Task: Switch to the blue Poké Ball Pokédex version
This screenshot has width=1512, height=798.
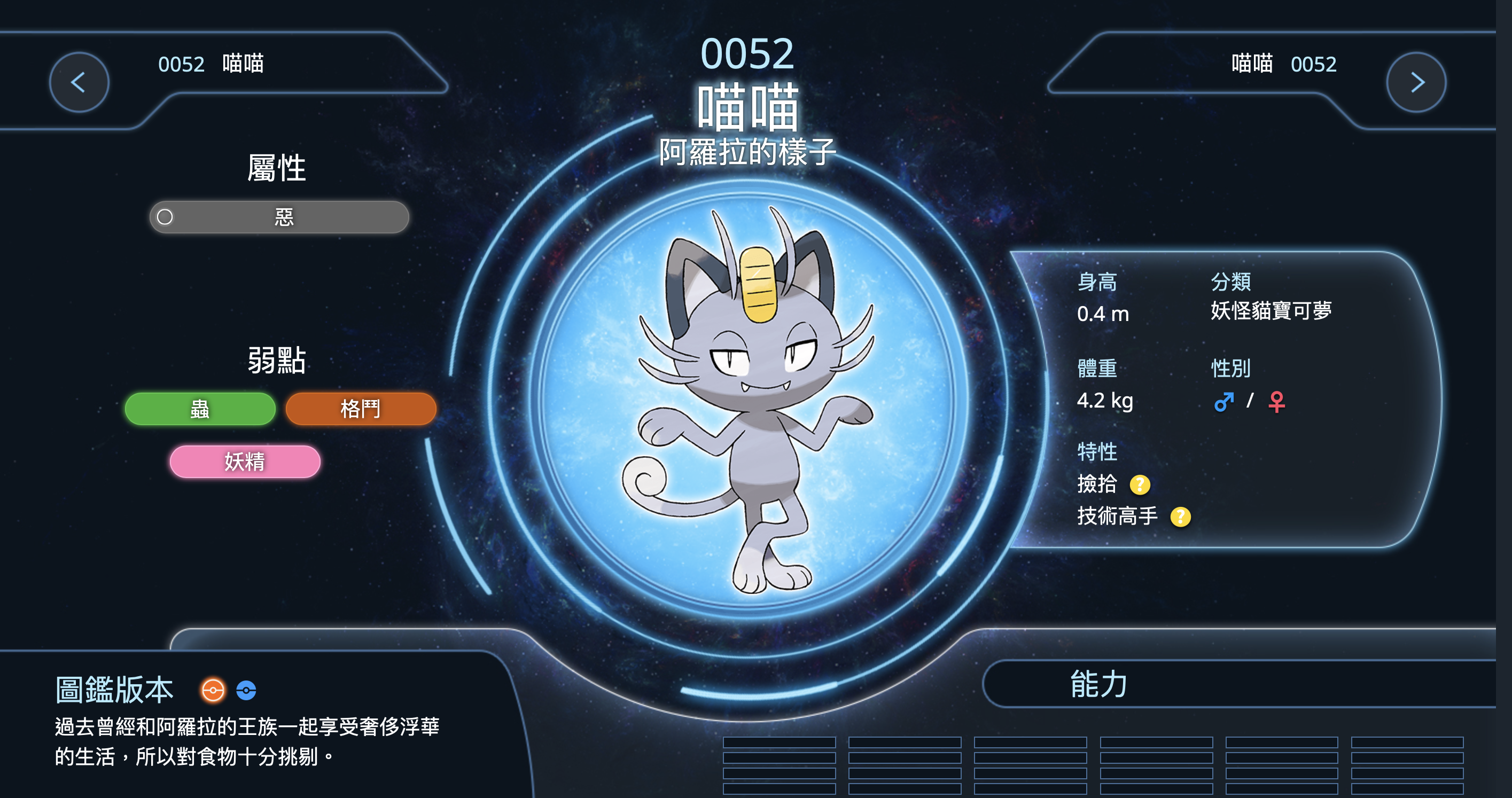Action: (246, 690)
